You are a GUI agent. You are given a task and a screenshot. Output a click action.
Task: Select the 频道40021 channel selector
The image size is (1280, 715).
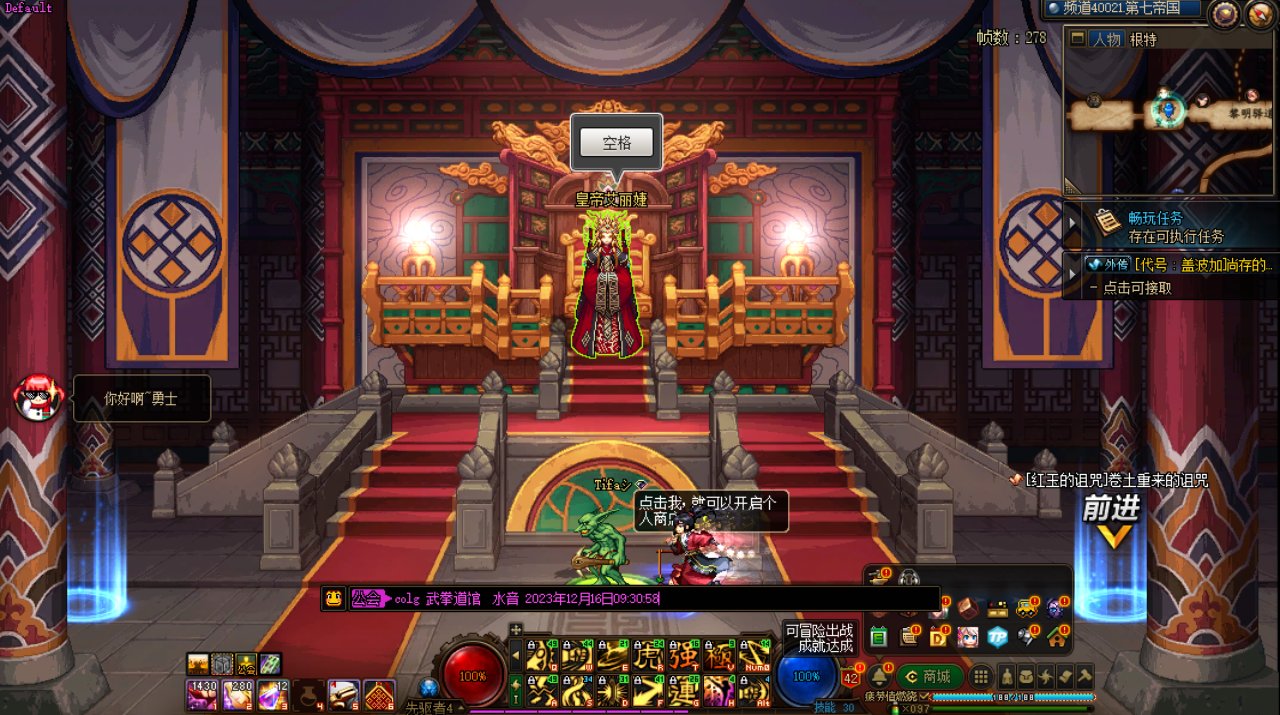coord(1121,9)
